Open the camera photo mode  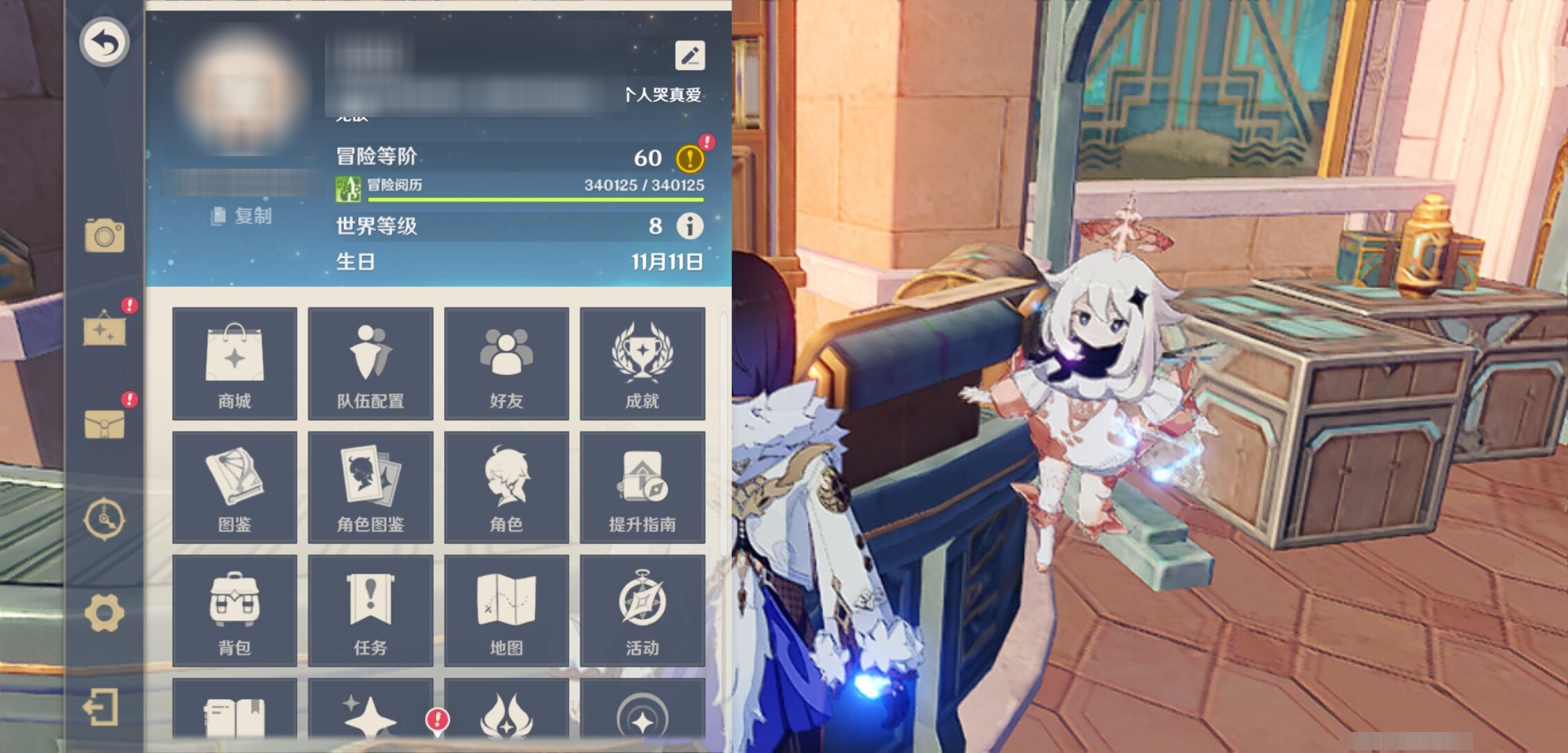tap(105, 236)
